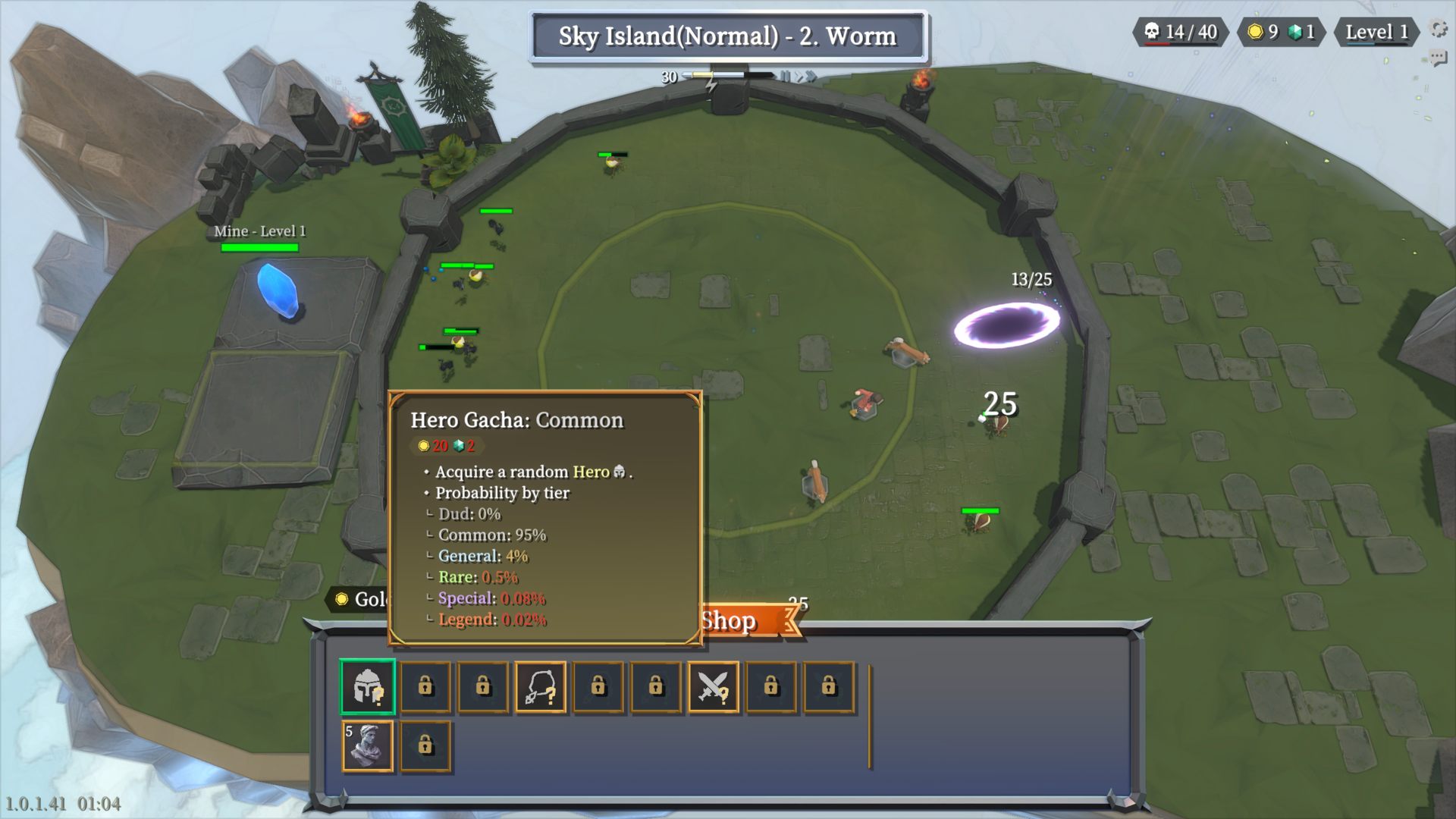Select the necklace gacha shop slot
1456x819 pixels.
(541, 687)
